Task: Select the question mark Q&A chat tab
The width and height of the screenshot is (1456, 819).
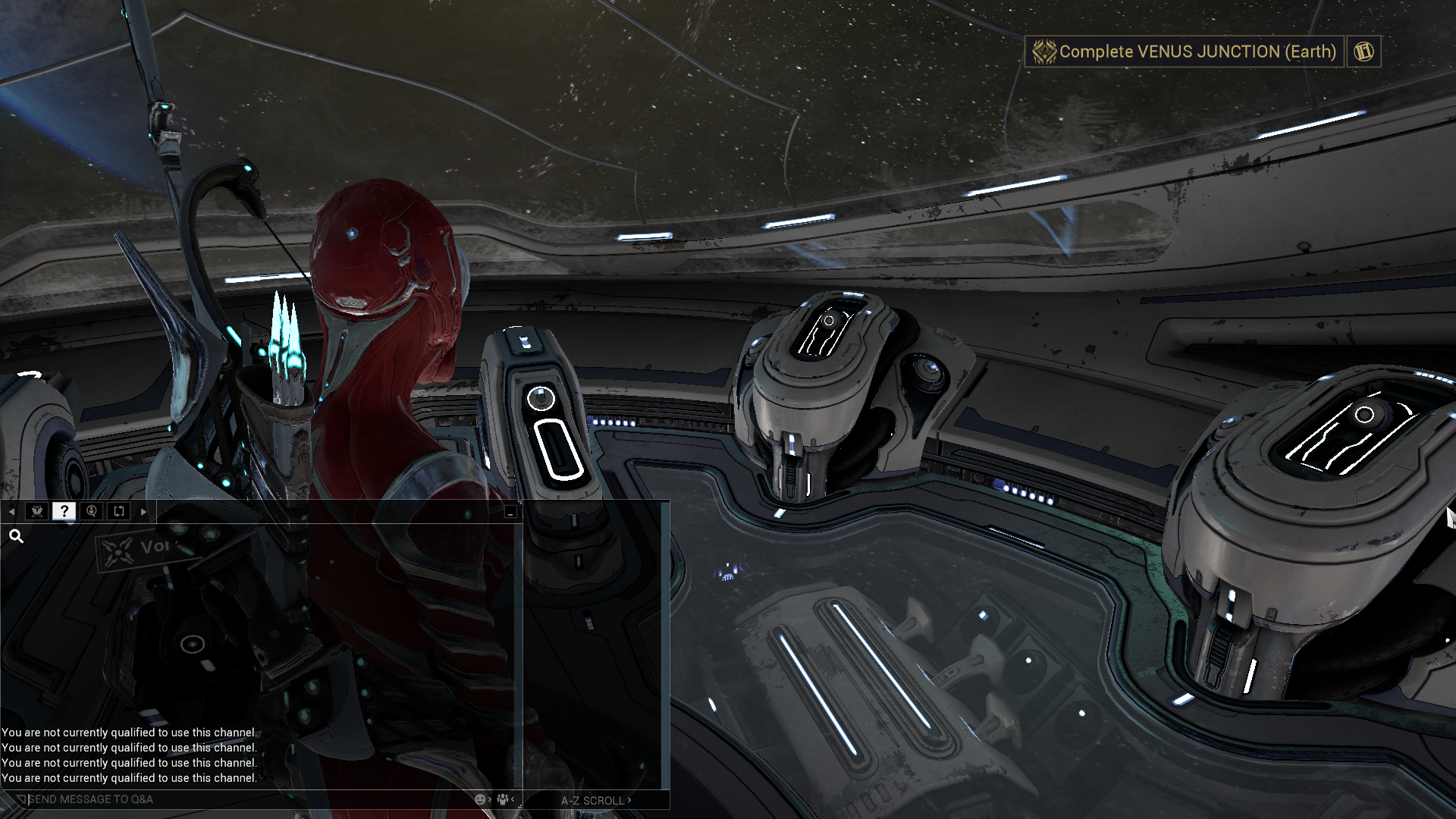Action: (x=64, y=511)
